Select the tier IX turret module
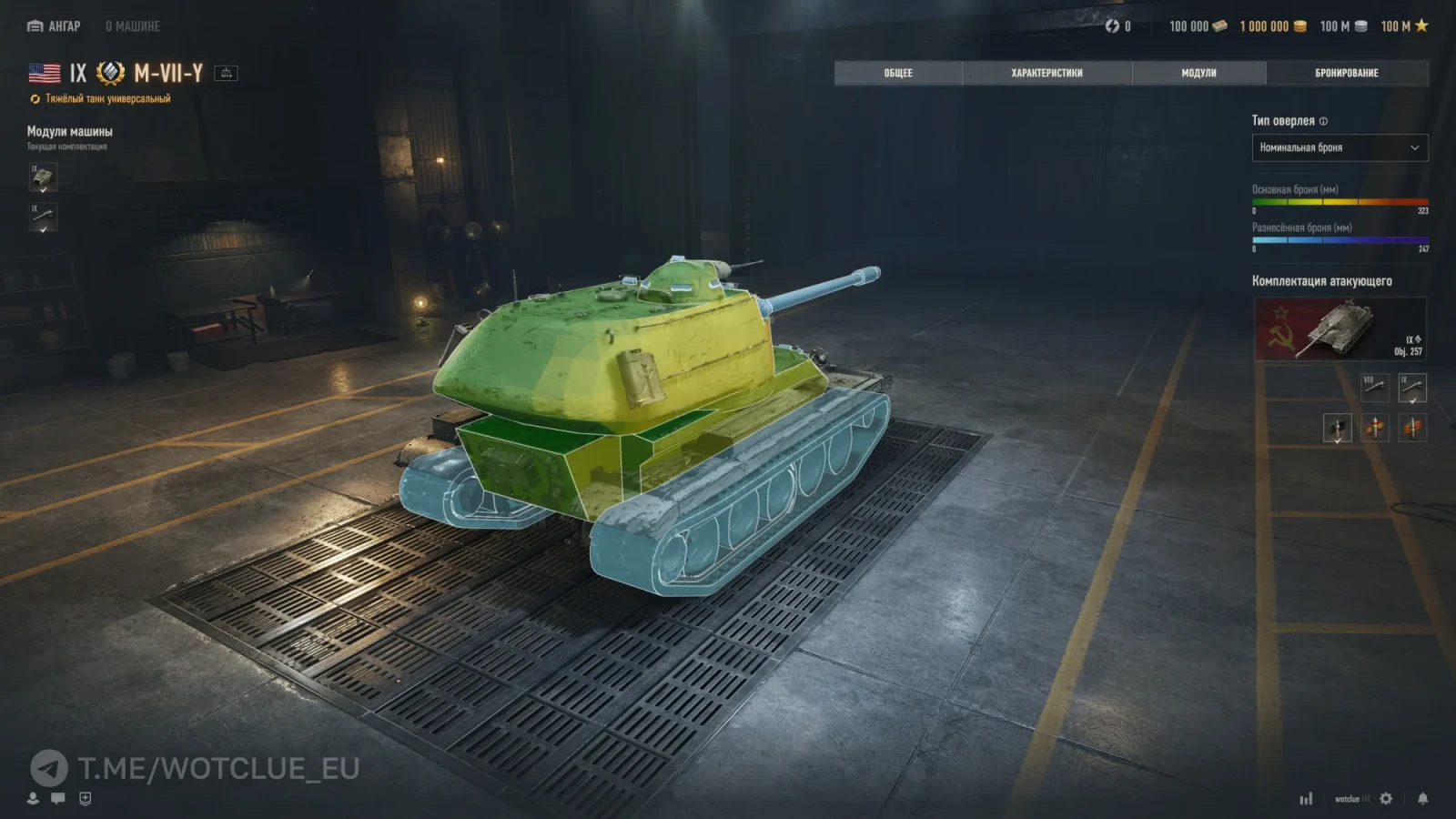The height and width of the screenshot is (819, 1456). pos(43,177)
